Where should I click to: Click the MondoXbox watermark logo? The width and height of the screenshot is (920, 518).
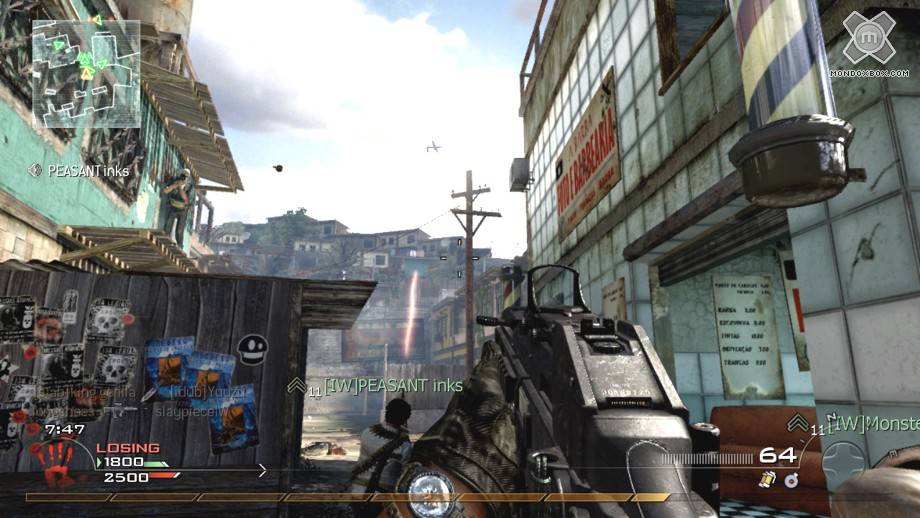click(x=867, y=42)
